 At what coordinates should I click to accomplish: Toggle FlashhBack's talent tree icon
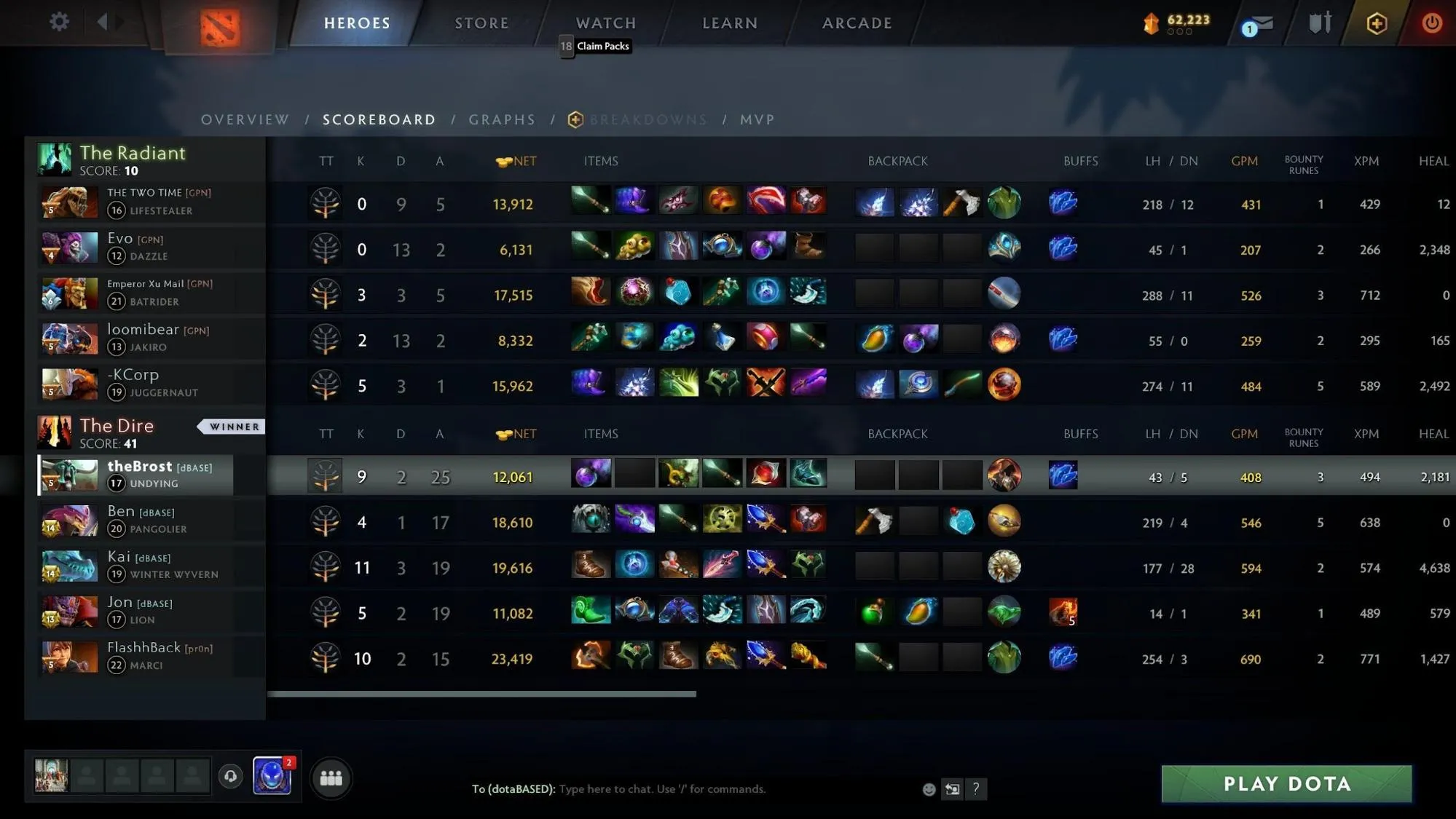(326, 657)
